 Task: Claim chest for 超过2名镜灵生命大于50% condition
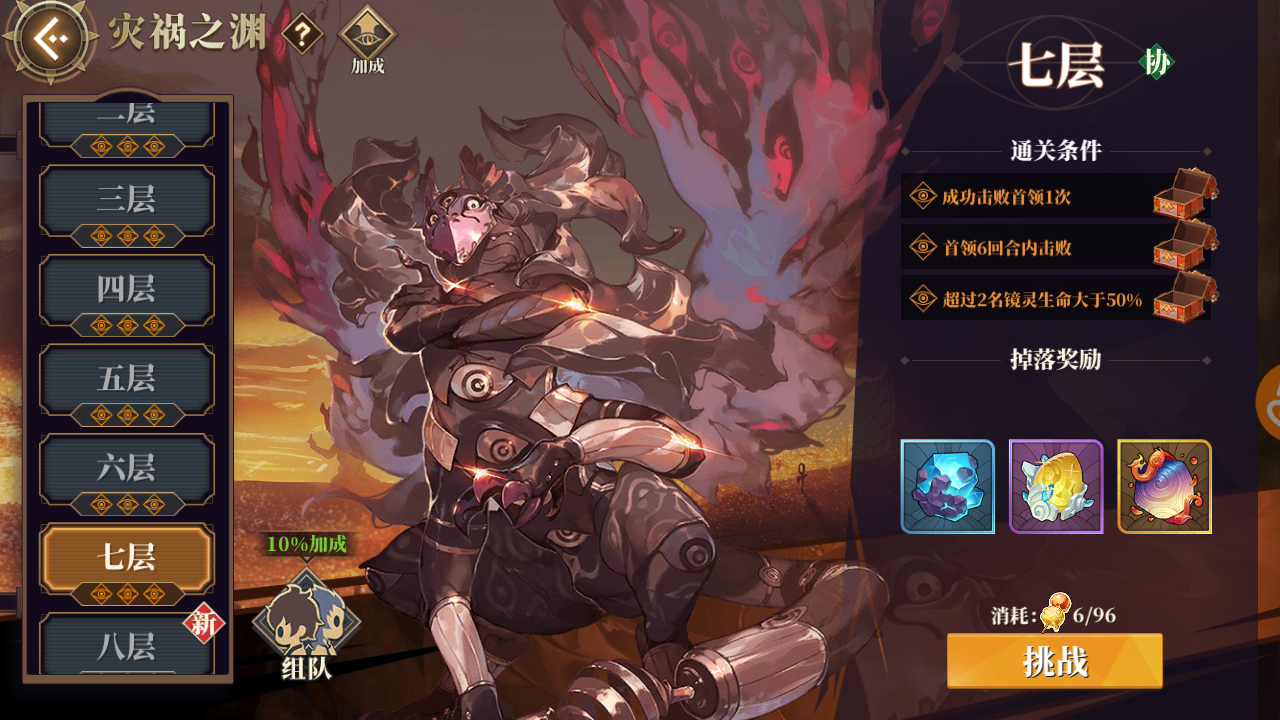pyautogui.click(x=1181, y=299)
